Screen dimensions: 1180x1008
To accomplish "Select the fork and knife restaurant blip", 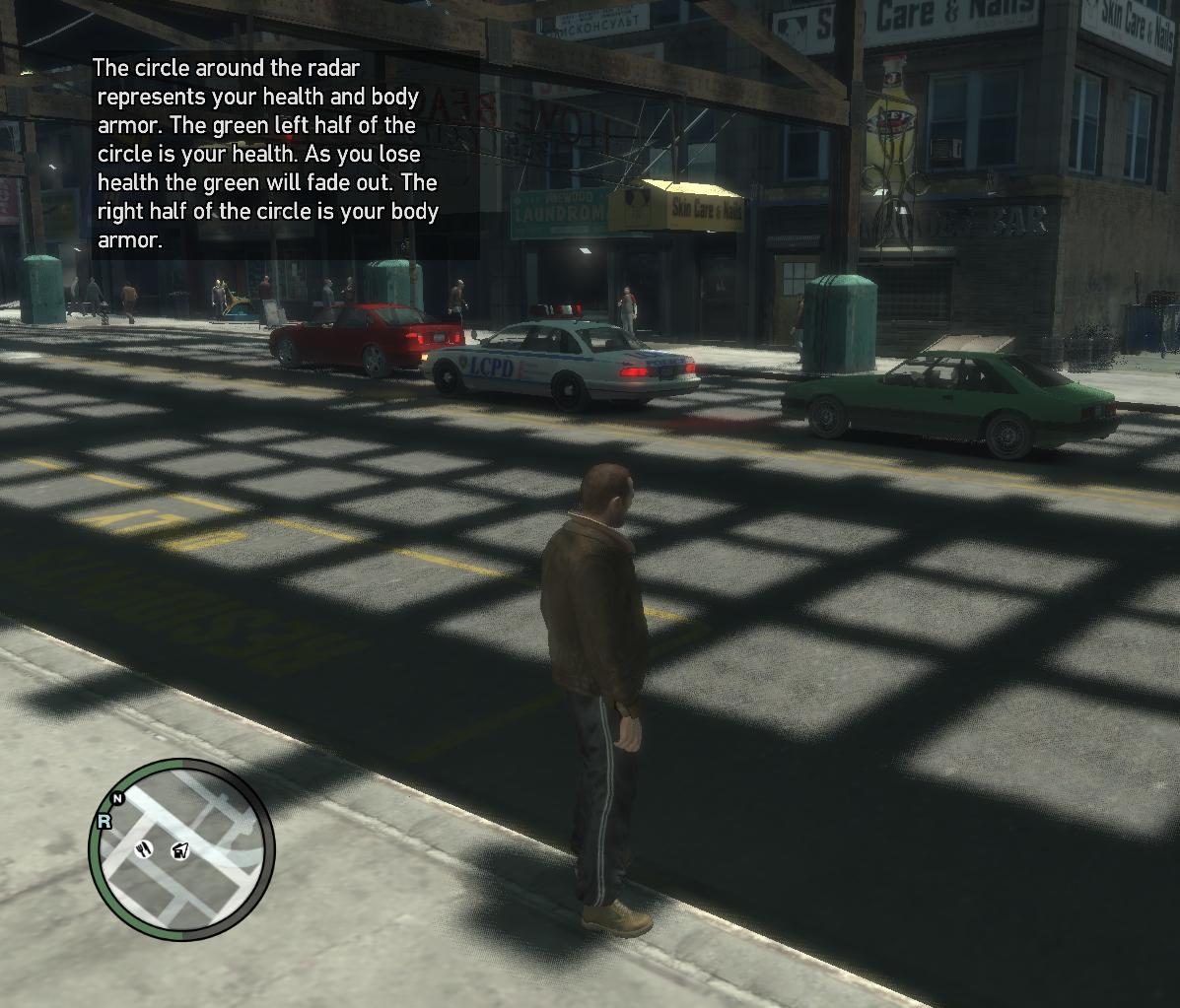I will [145, 848].
